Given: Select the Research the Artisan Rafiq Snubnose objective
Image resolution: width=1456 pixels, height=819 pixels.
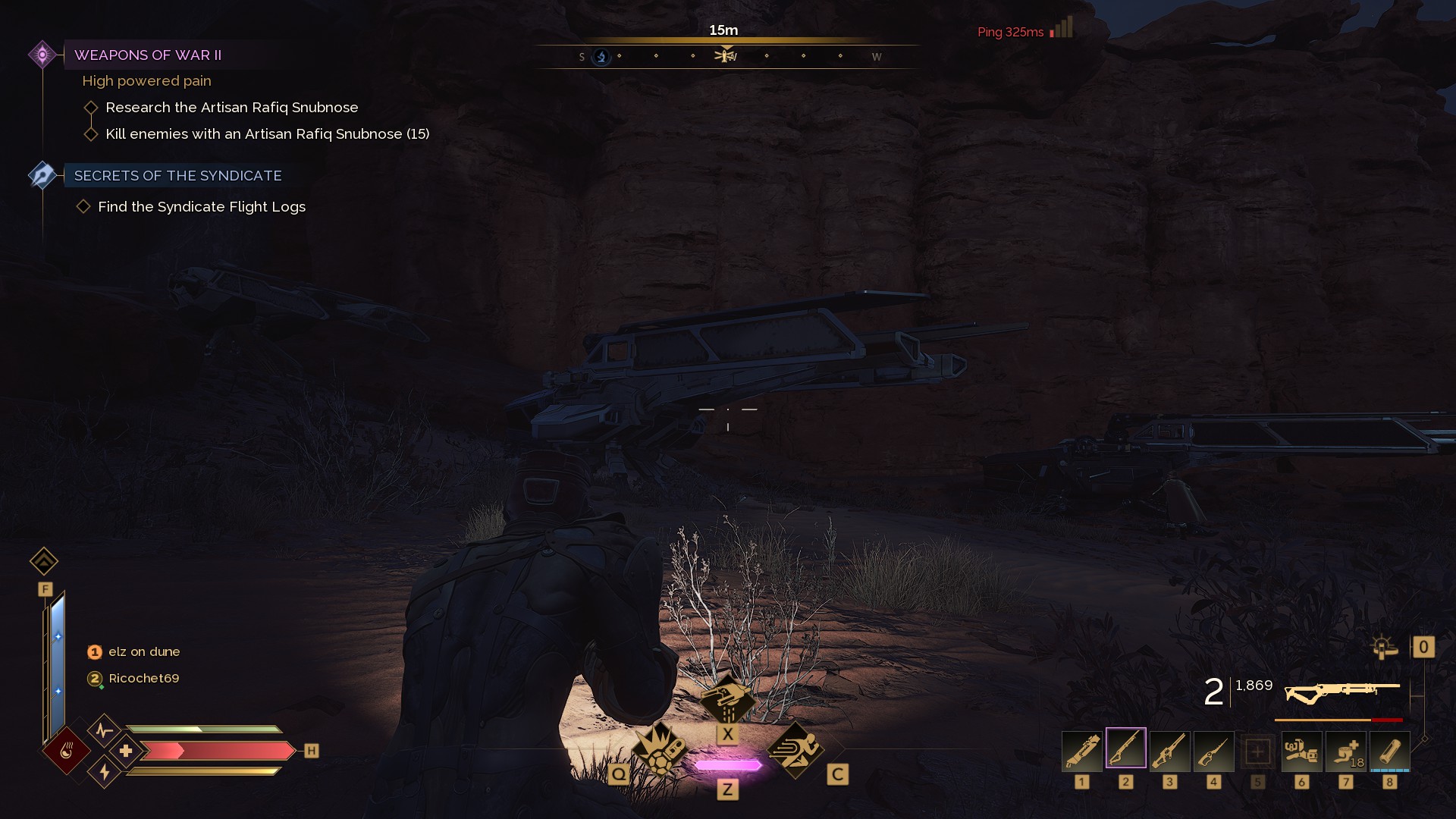Looking at the screenshot, I should [231, 108].
